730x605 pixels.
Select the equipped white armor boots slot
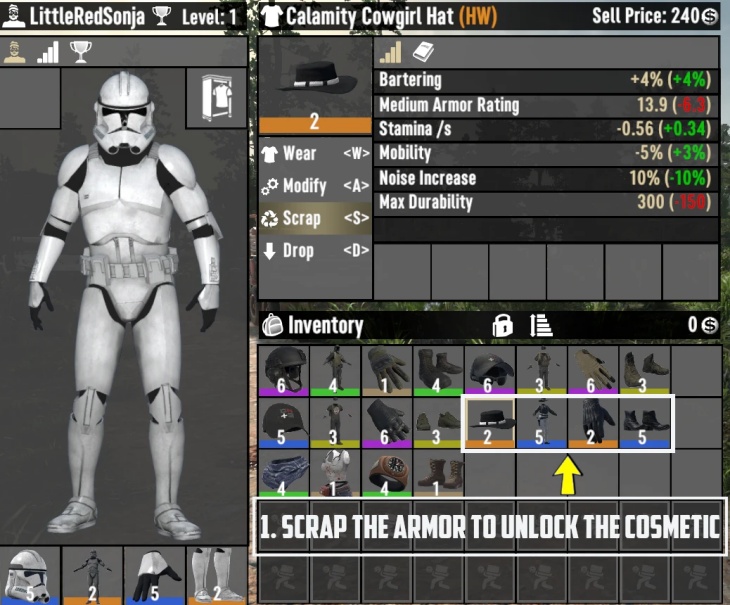click(216, 575)
